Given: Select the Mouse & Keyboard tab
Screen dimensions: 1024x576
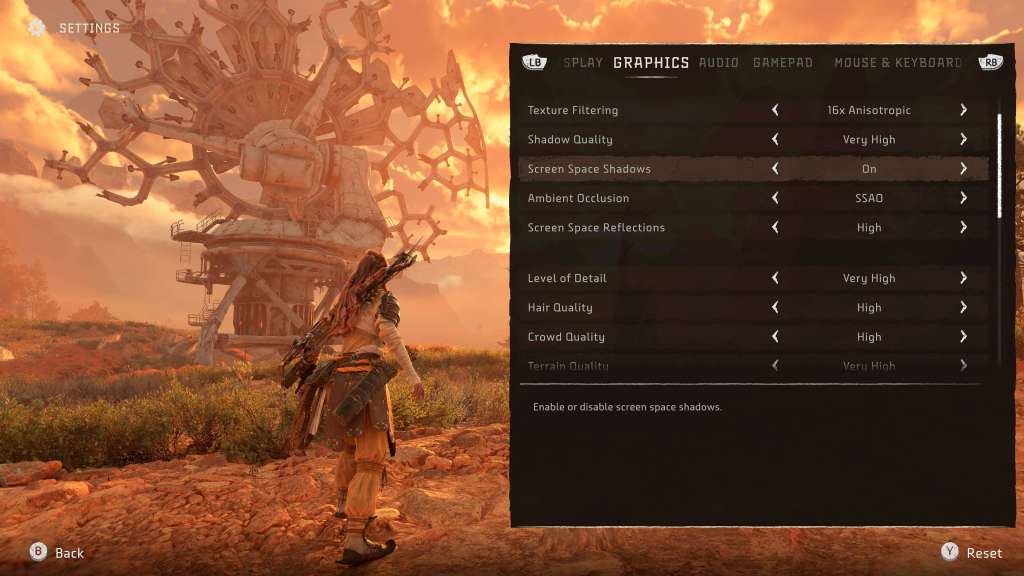Looking at the screenshot, I should (x=897, y=63).
